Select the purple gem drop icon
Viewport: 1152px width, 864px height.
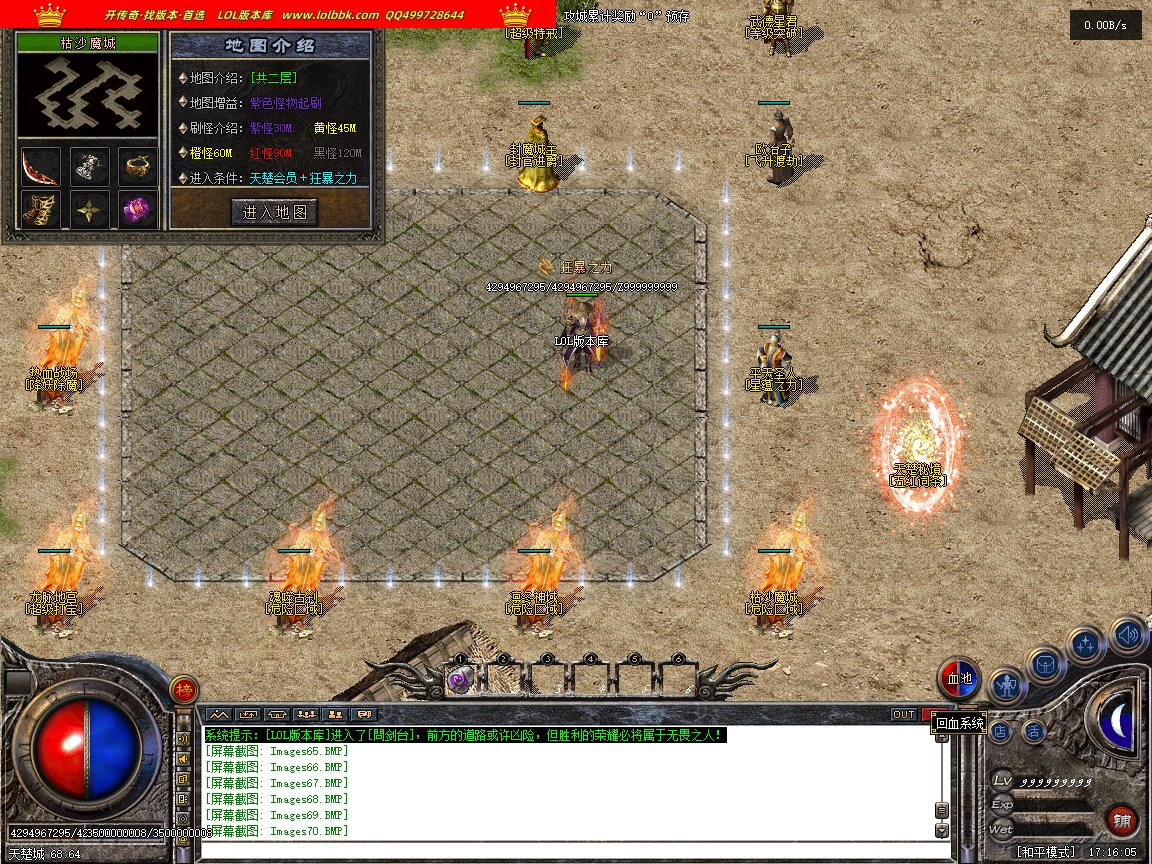[138, 210]
